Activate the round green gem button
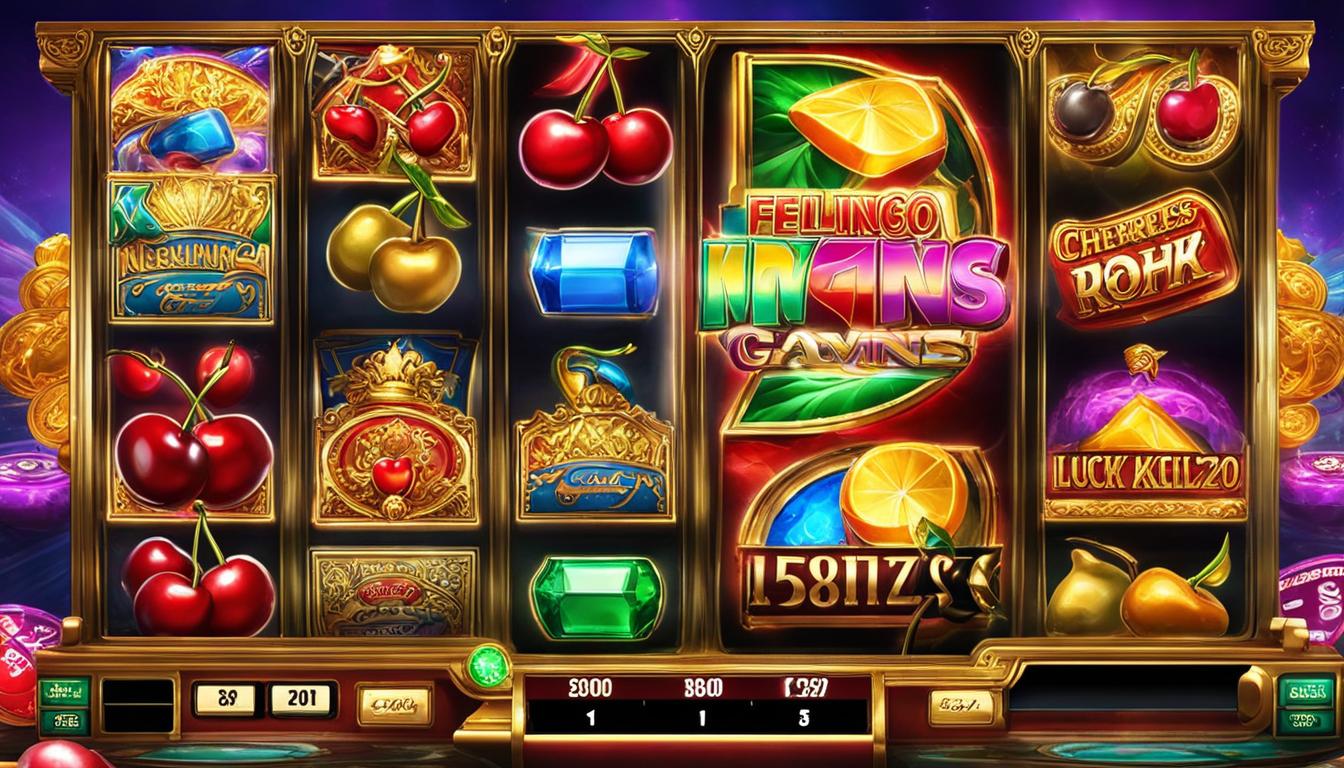This screenshot has width=1344, height=768. click(489, 667)
